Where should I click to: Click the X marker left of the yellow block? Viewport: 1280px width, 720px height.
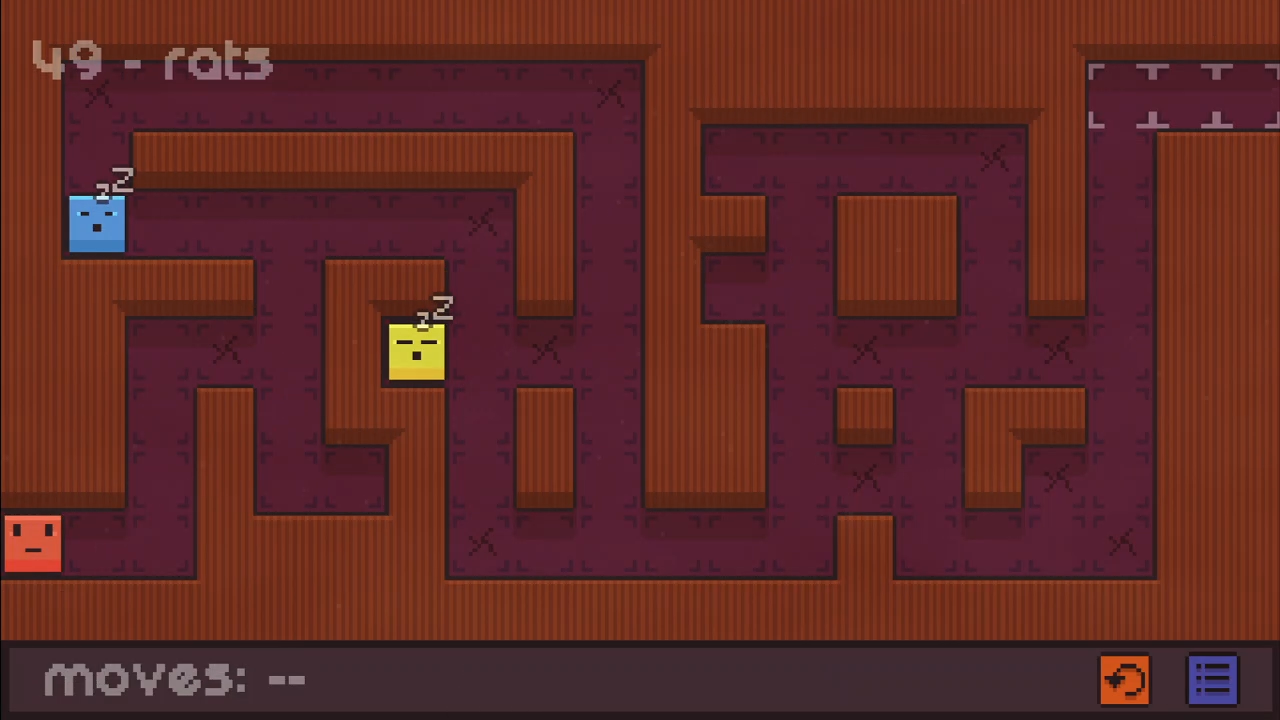coord(225,350)
